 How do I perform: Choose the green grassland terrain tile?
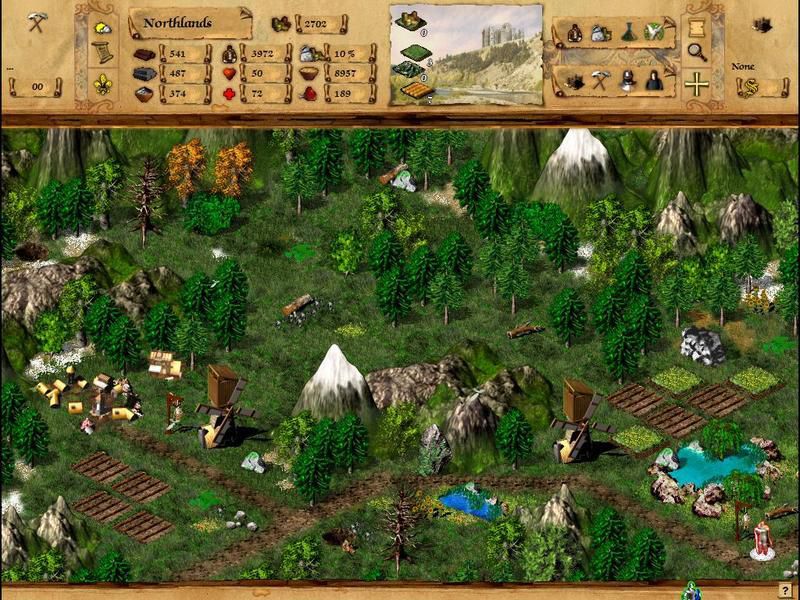point(407,50)
